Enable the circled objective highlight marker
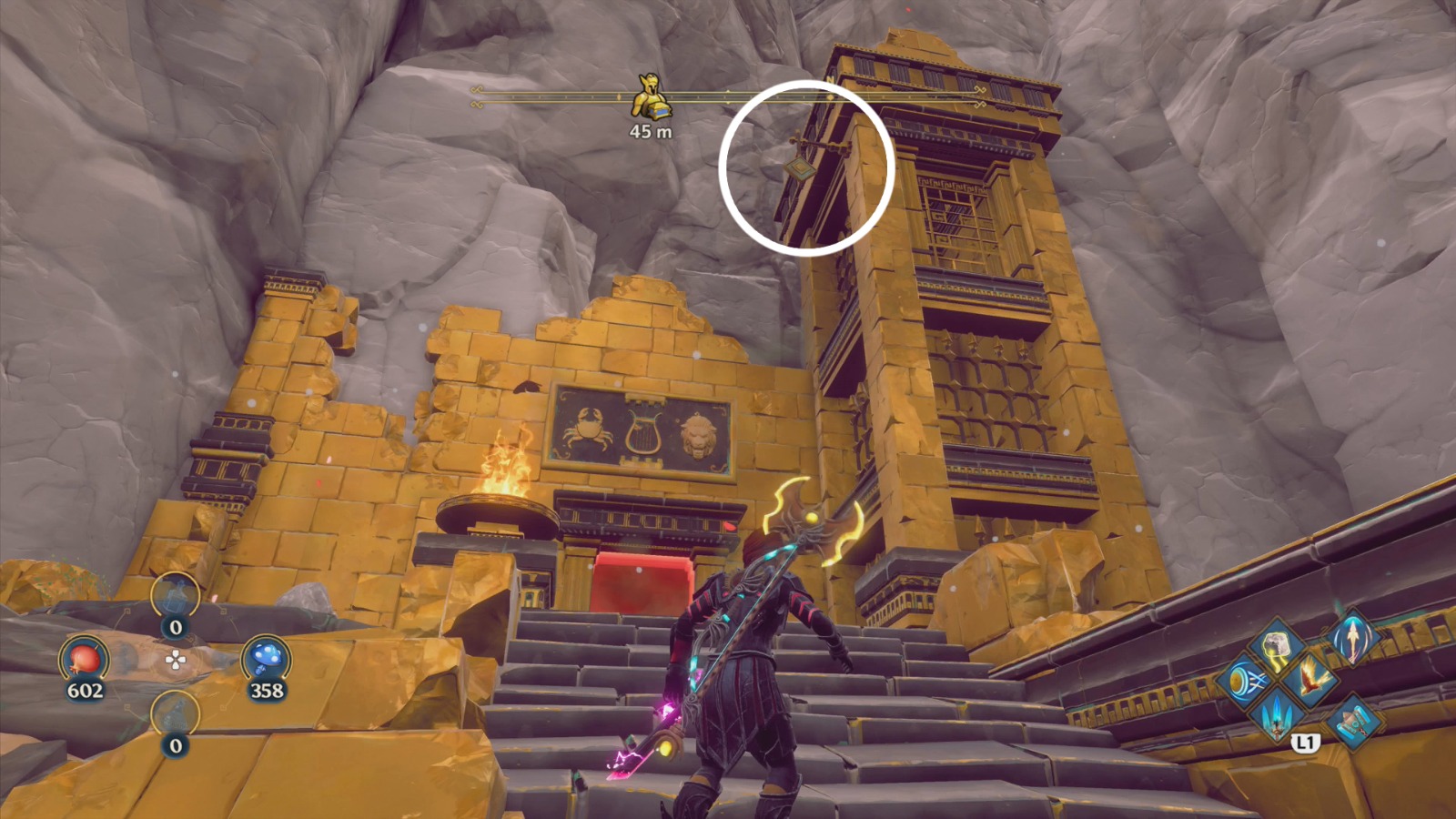The image size is (1456, 819). (x=805, y=166)
